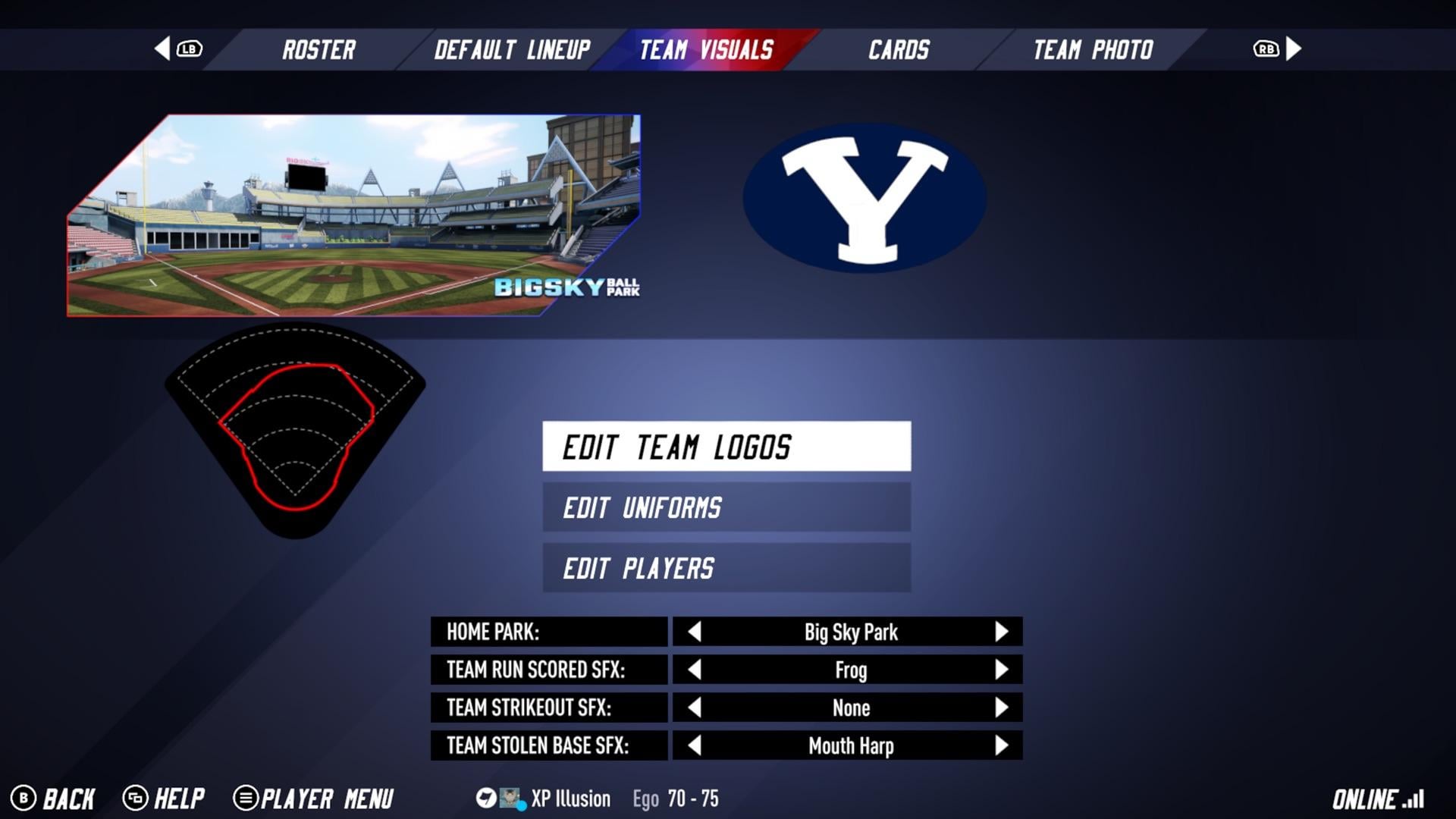1456x819 pixels.
Task: Select the Team Visuals tab
Action: coord(706,50)
